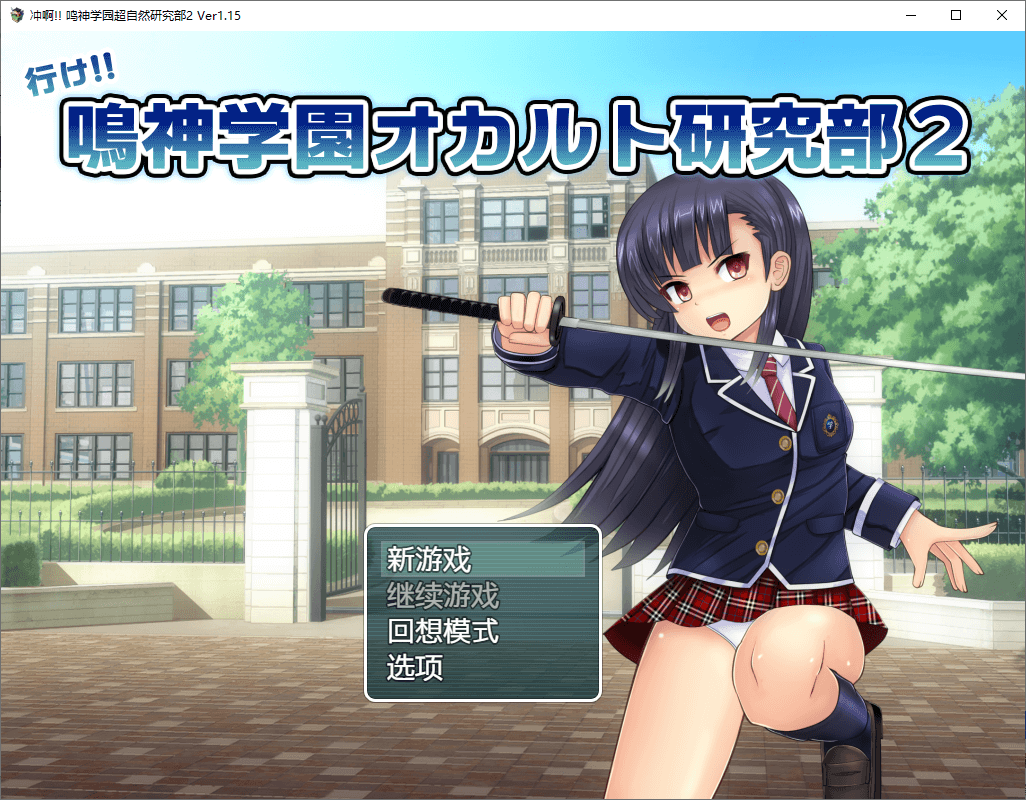Screen dimensions: 1026x800
Task: Minimize the game window
Action: [910, 15]
